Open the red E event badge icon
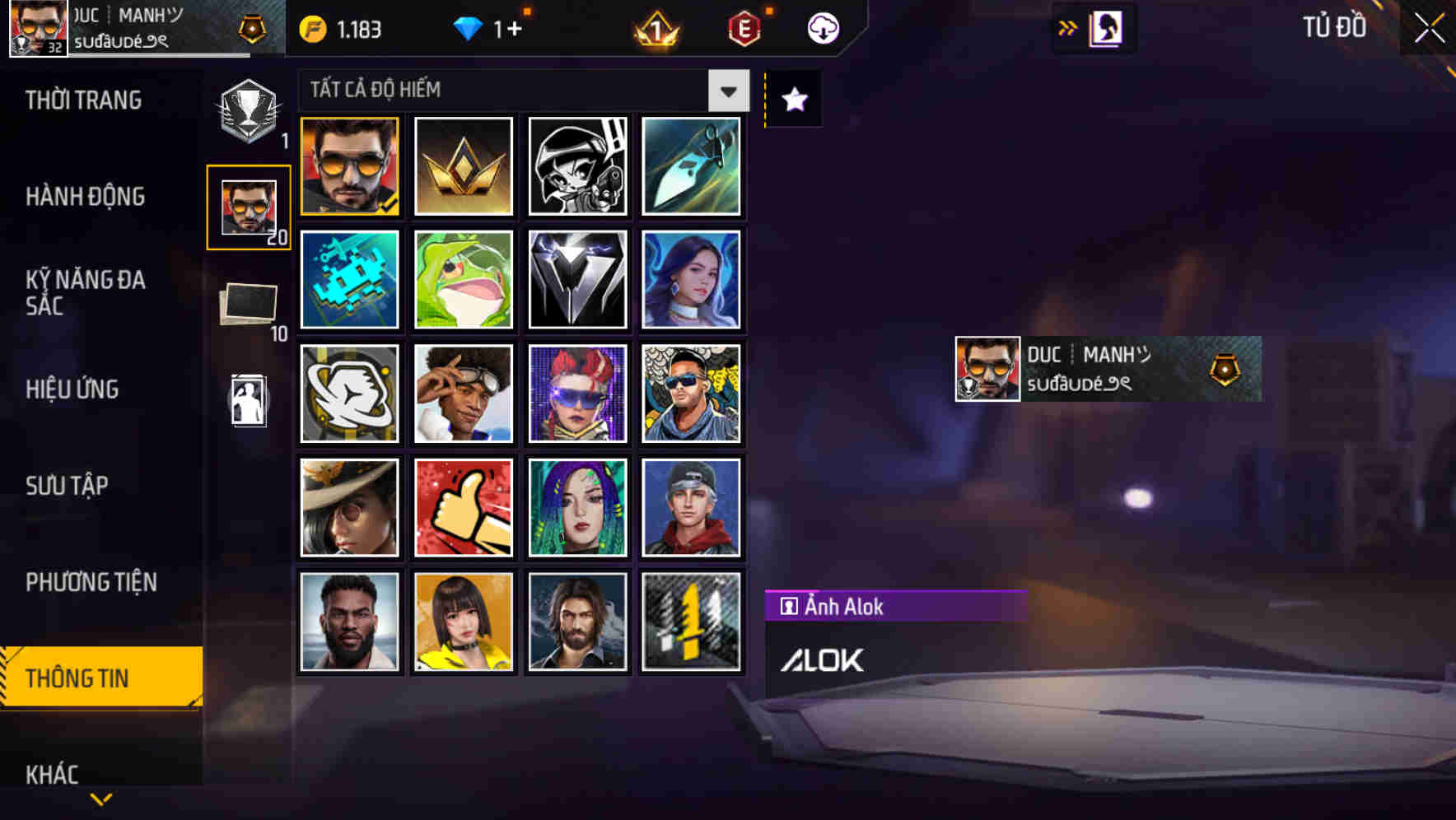The image size is (1456, 820). 744,27
